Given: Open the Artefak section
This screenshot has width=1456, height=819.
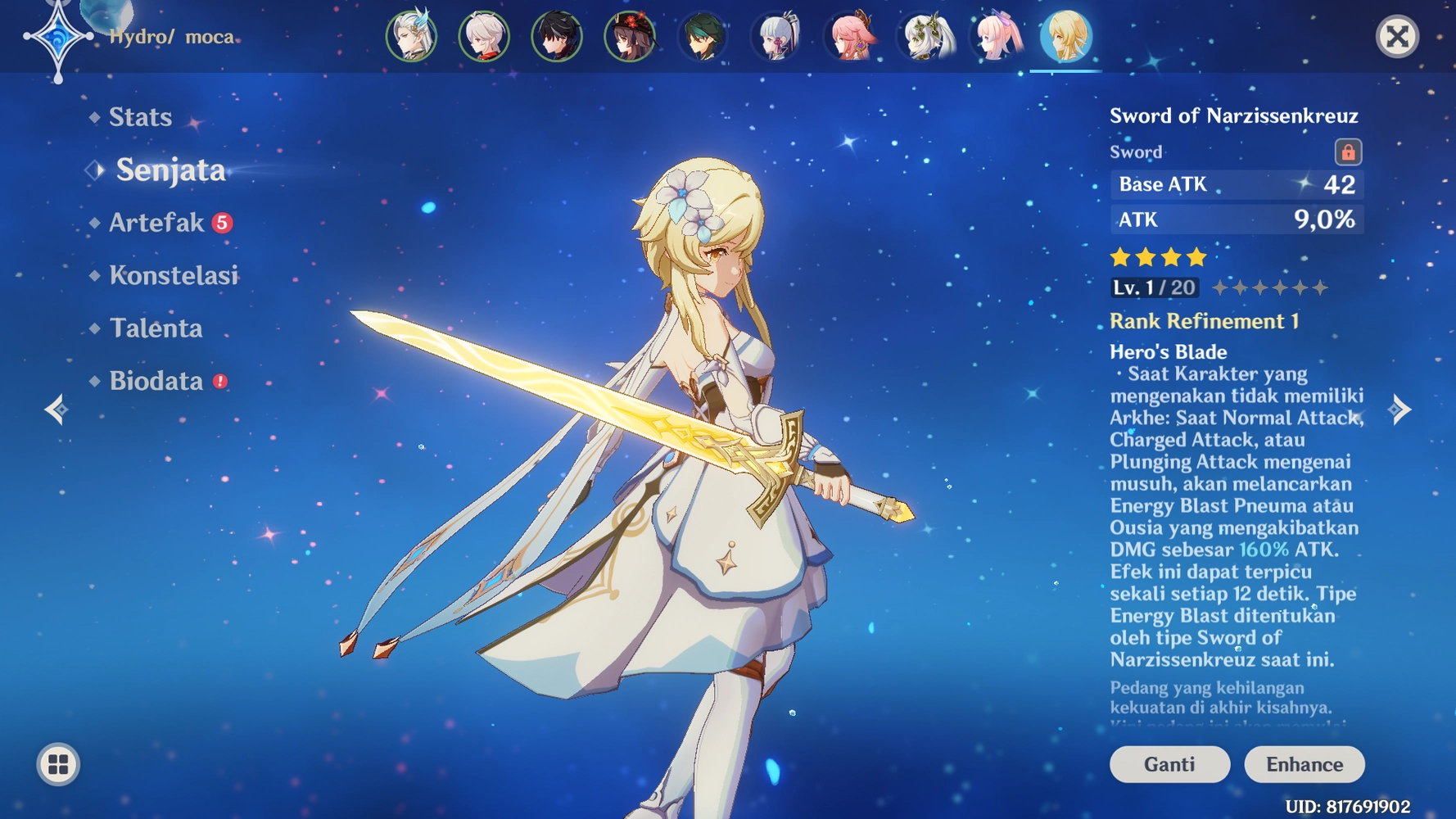Looking at the screenshot, I should pyautogui.click(x=156, y=223).
